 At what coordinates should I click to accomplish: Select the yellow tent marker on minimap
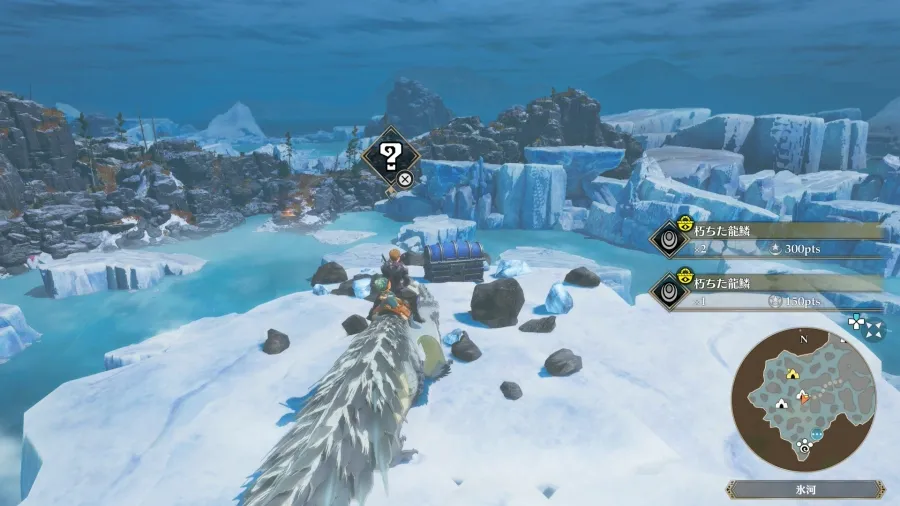pos(792,373)
